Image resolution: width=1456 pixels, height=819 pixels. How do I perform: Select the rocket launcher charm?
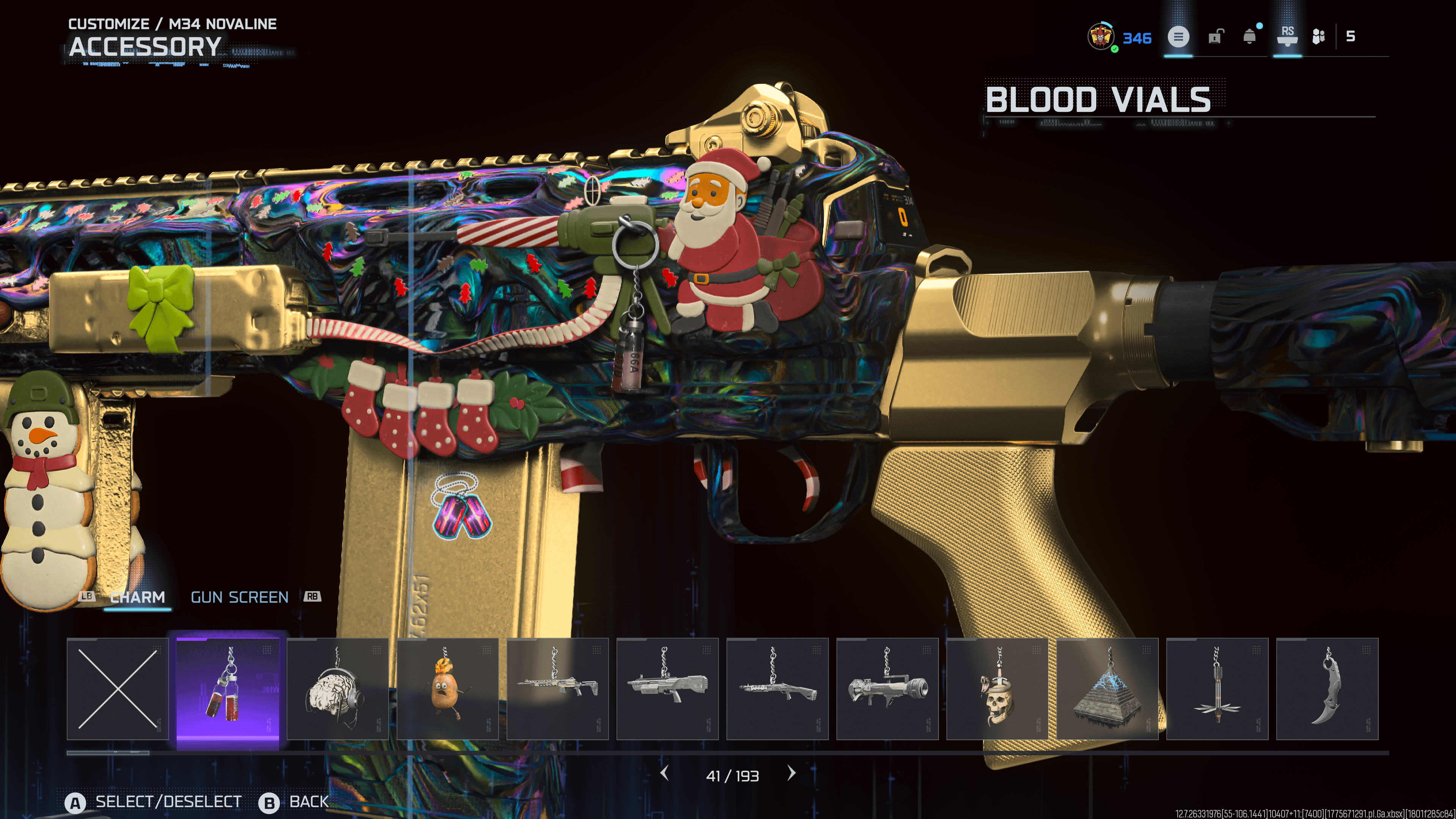[x=887, y=689]
